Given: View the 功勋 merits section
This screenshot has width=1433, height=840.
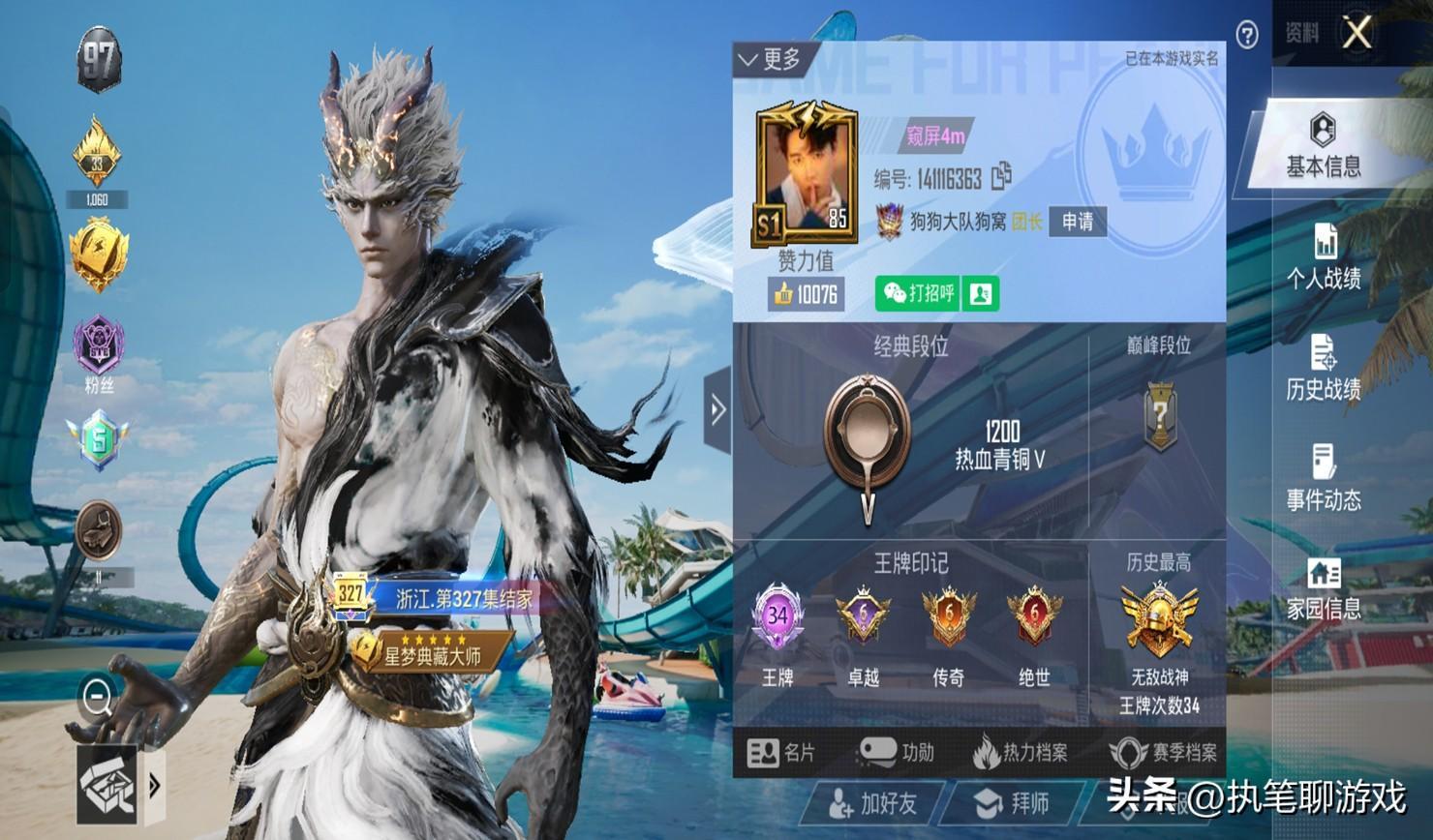Looking at the screenshot, I should tap(897, 753).
